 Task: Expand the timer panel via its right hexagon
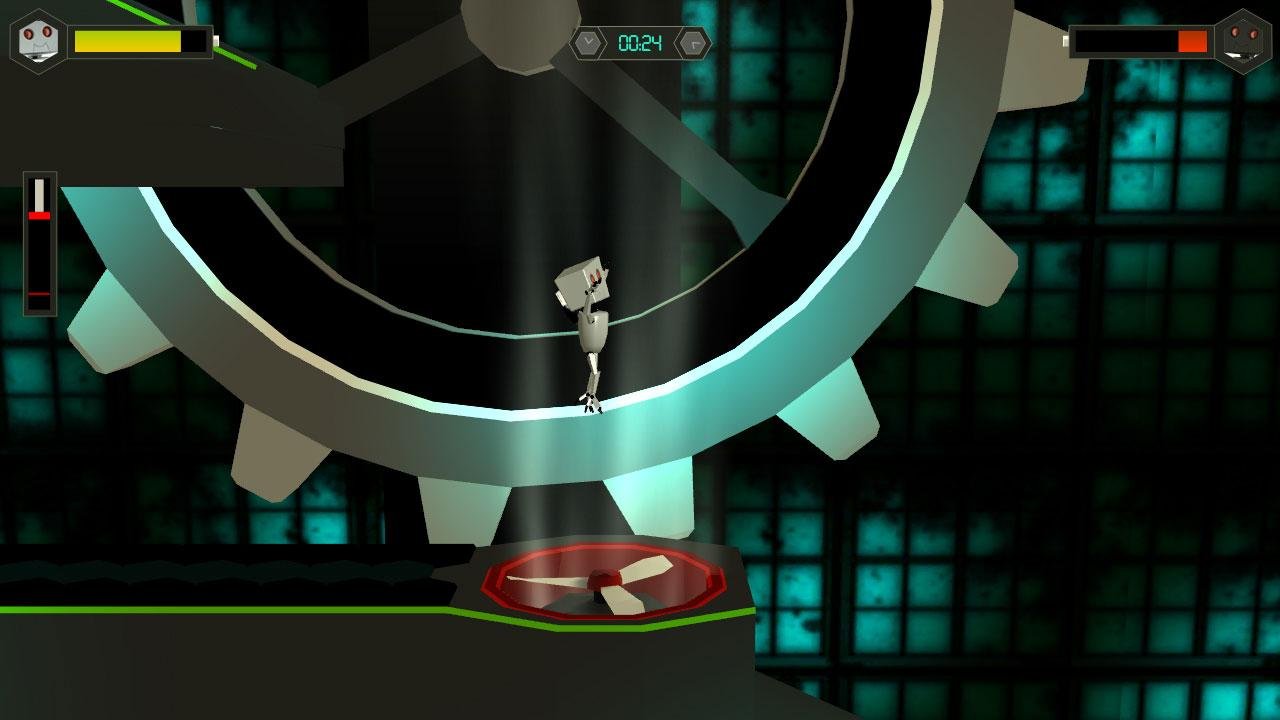point(692,42)
